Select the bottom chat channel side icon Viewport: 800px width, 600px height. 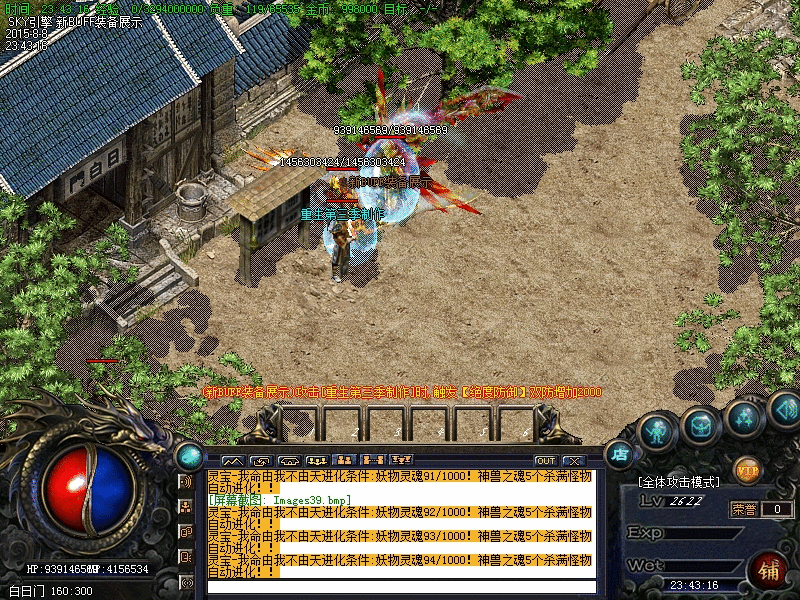coord(186,582)
